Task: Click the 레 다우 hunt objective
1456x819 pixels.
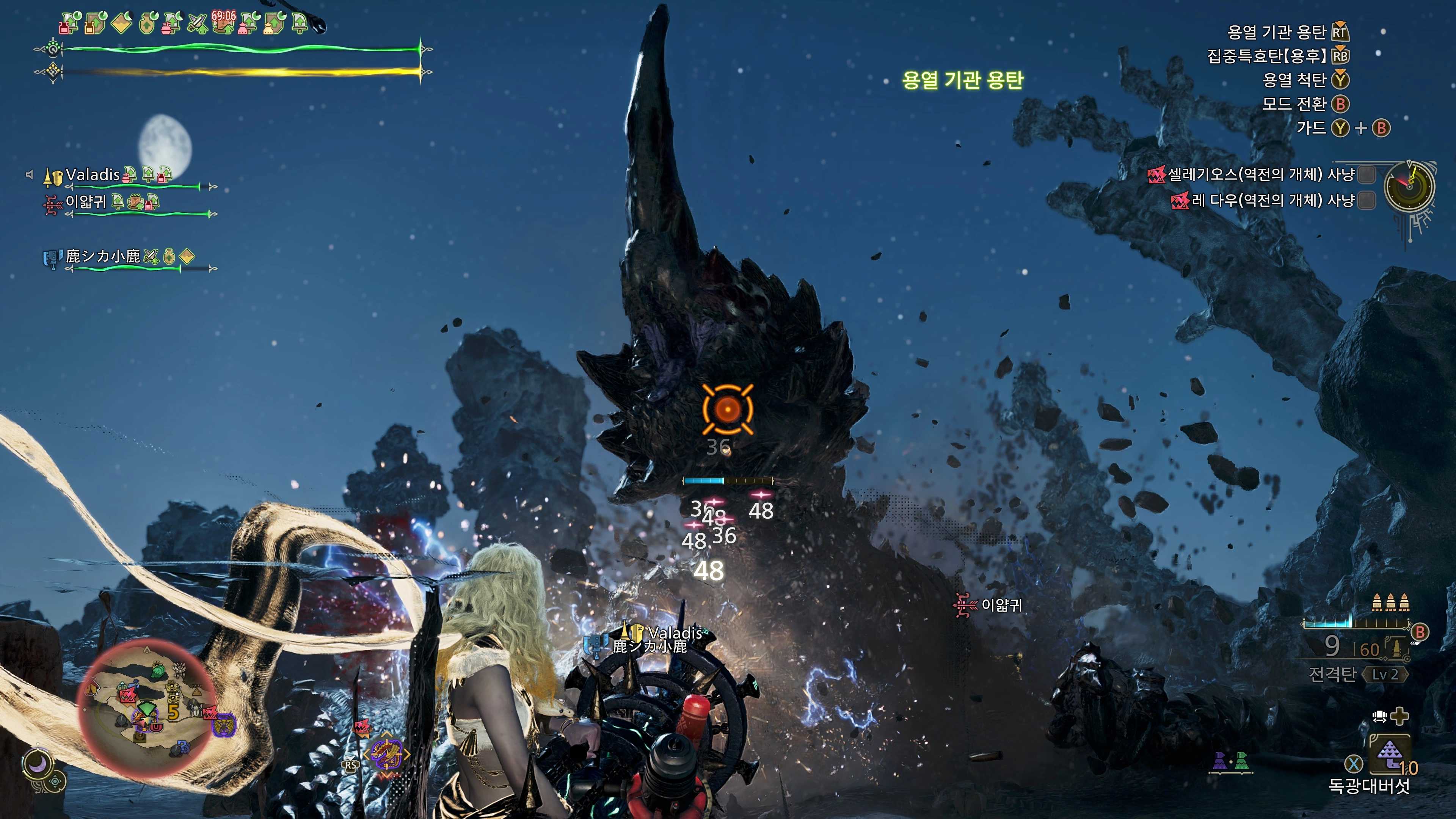Action: tap(1272, 200)
